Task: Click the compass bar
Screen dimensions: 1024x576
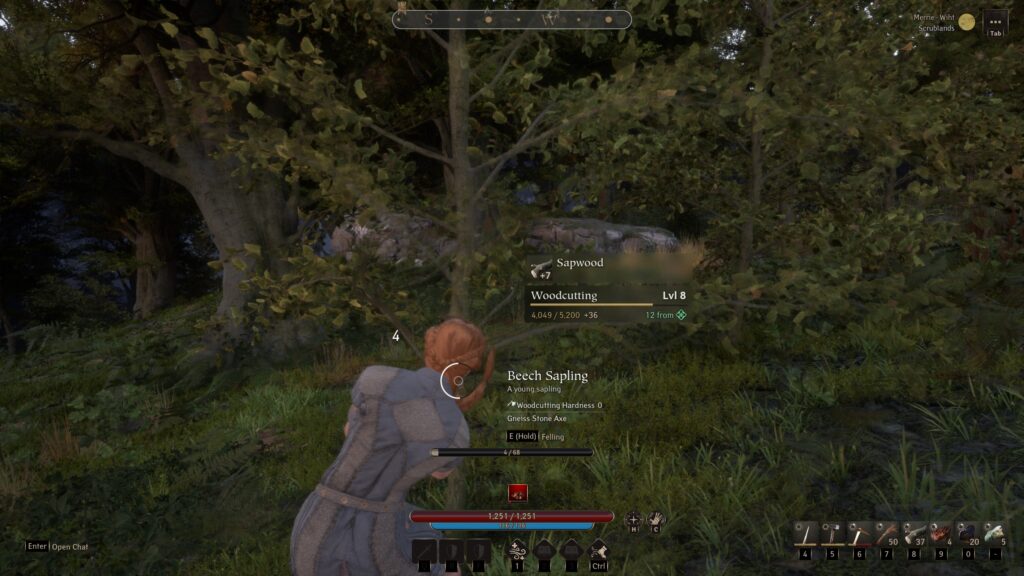Action: [511, 19]
